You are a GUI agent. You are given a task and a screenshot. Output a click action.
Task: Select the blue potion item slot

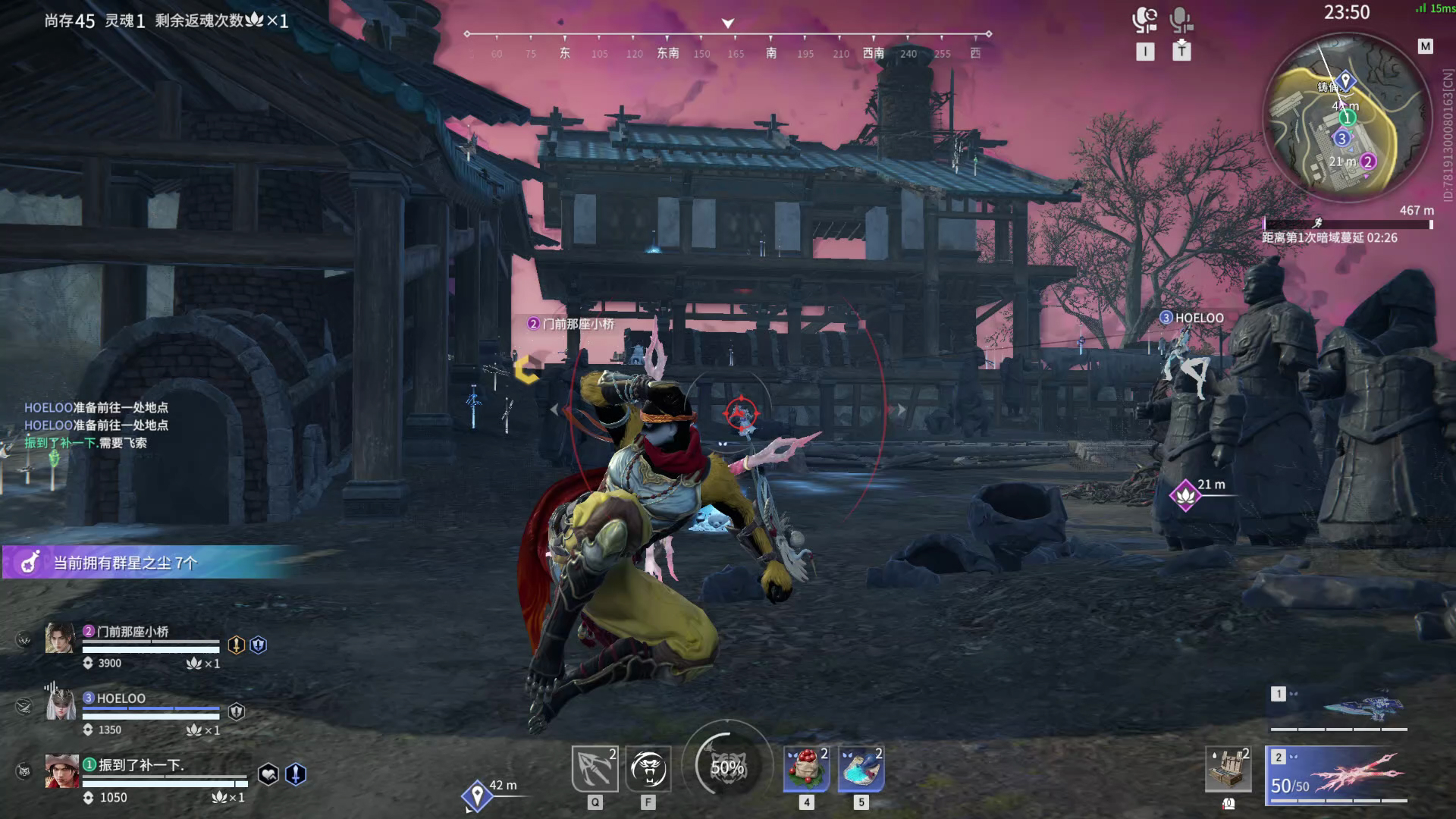coord(861,769)
